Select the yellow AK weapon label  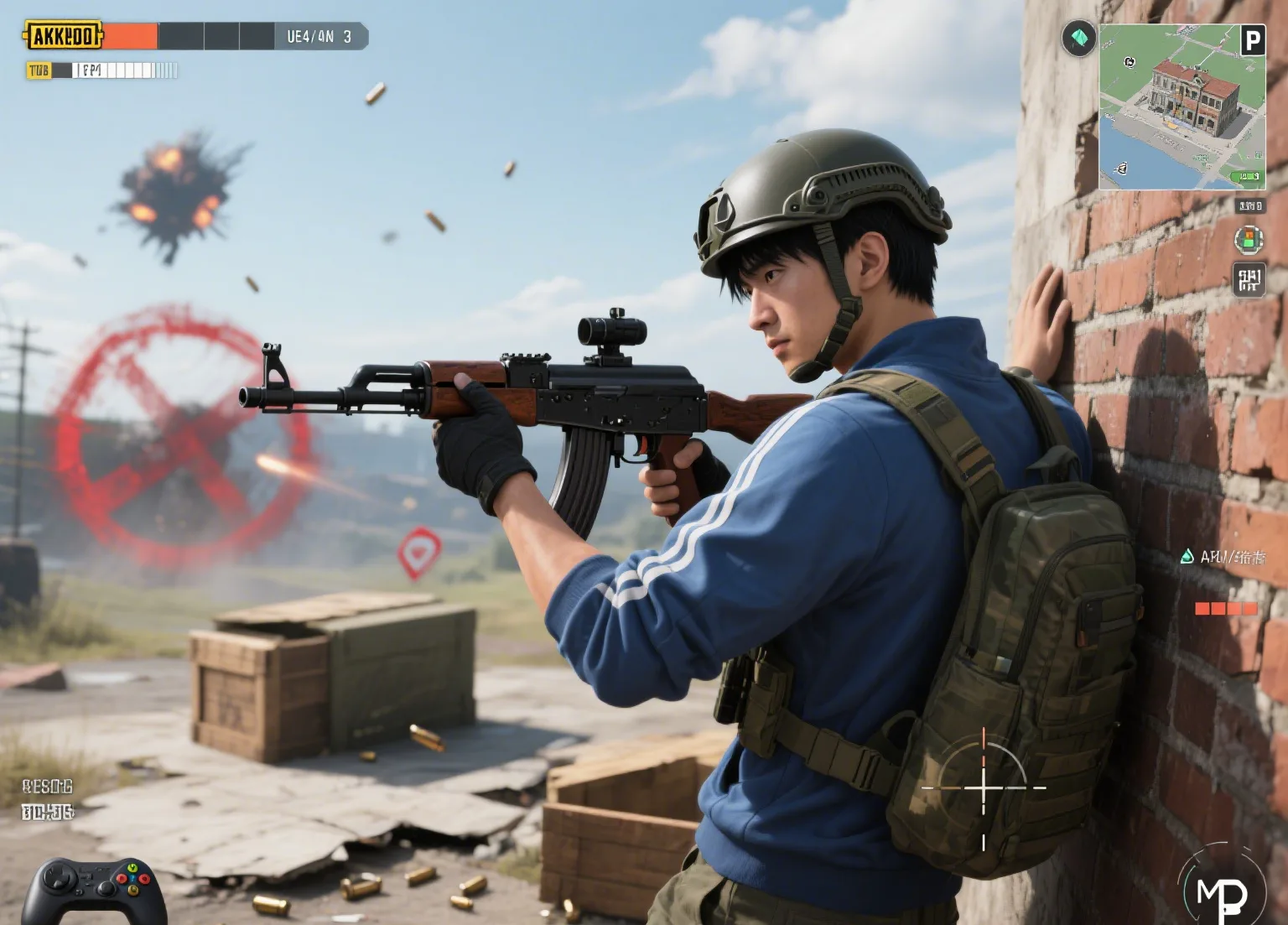point(62,36)
